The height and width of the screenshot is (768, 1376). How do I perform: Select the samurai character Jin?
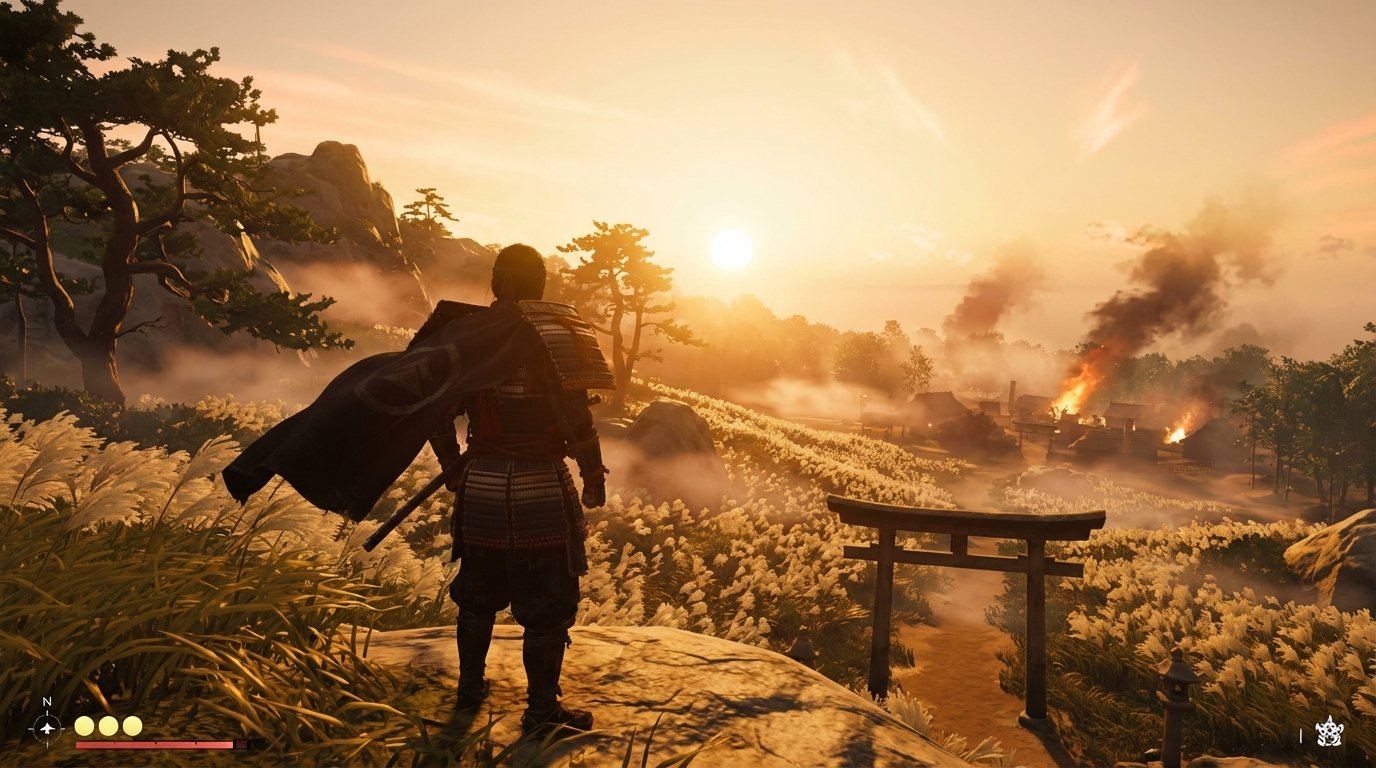tap(510, 460)
